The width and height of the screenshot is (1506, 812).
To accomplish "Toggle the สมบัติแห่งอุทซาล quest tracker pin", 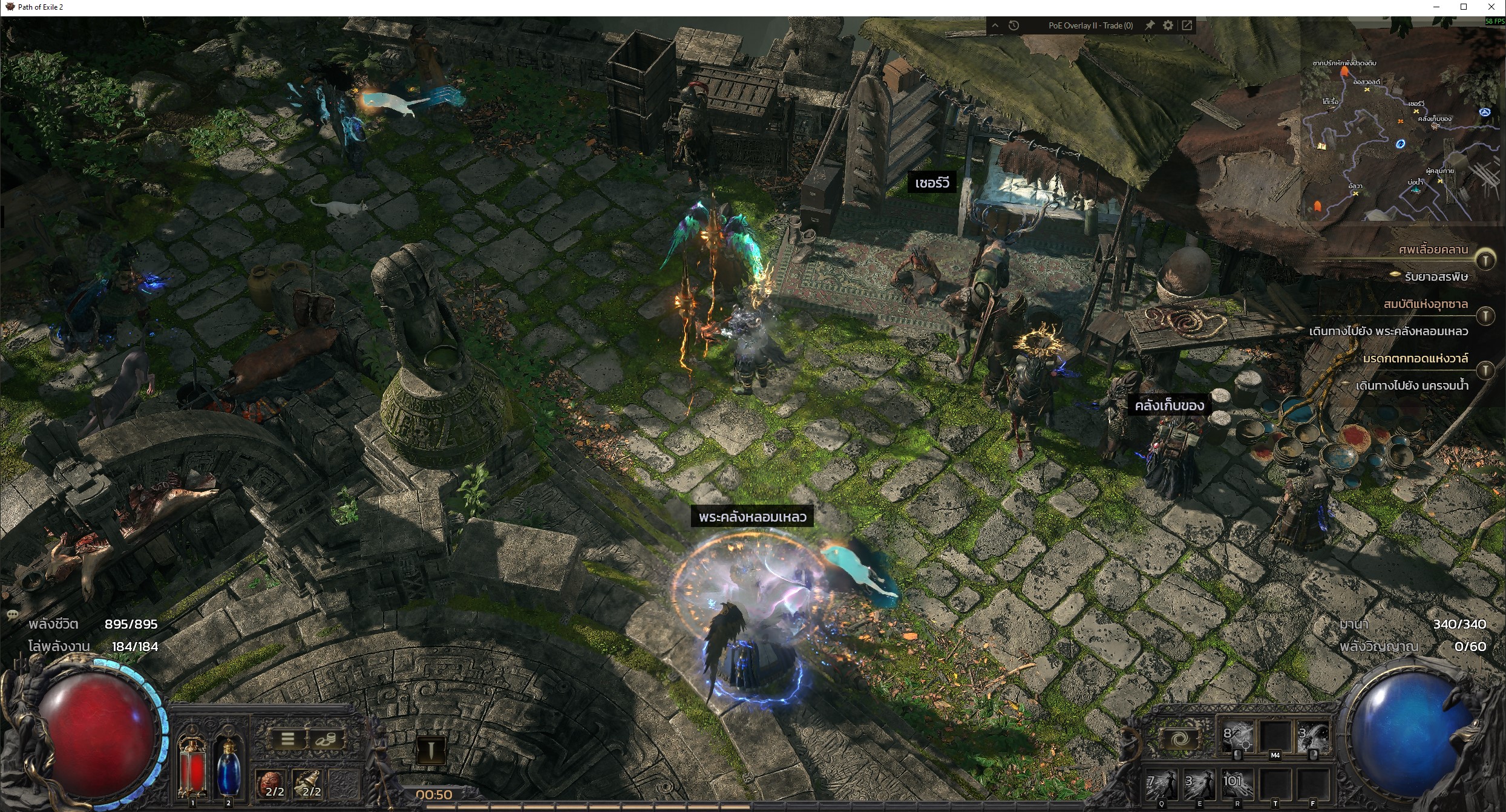I will pos(1485,315).
